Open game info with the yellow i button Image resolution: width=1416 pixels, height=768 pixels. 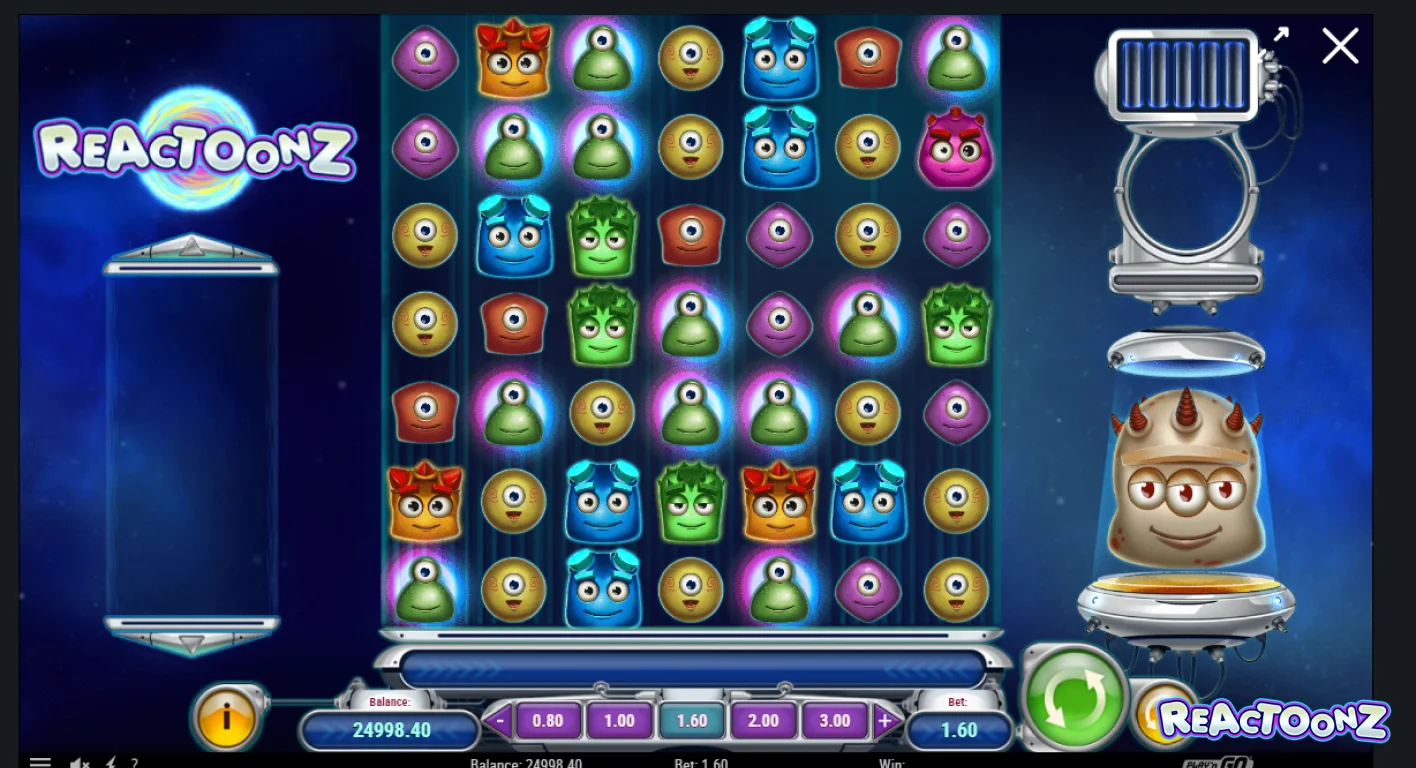coord(227,717)
